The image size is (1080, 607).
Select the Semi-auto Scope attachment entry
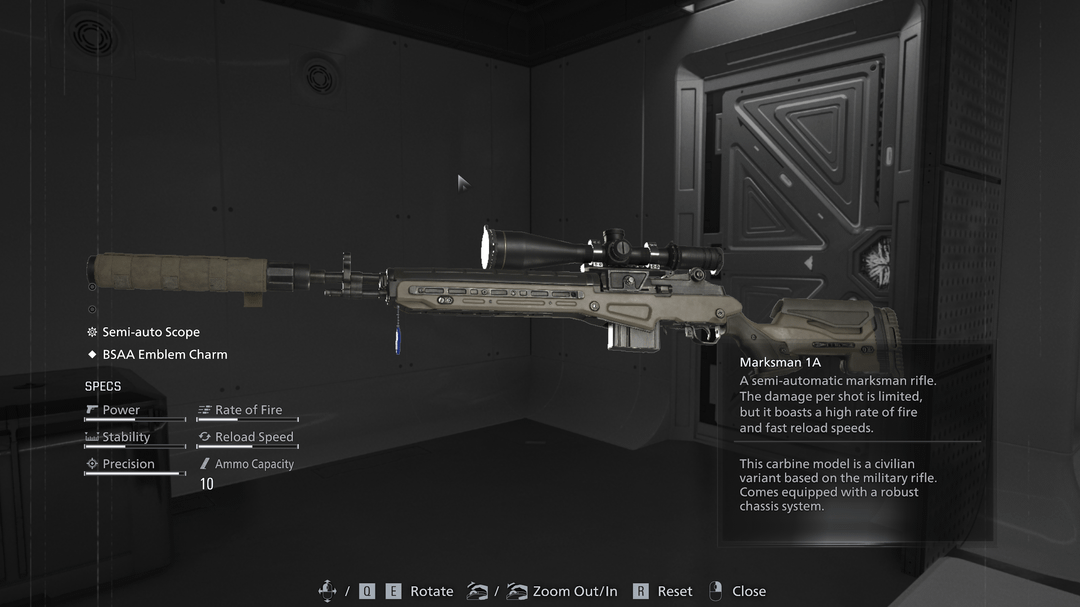coord(150,332)
